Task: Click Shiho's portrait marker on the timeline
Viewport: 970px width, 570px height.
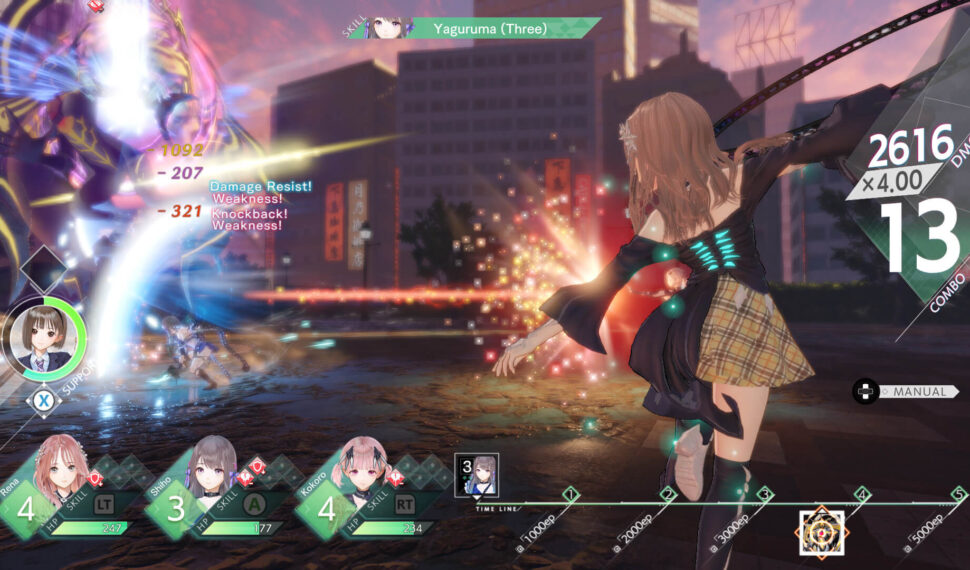Action: click(x=476, y=475)
